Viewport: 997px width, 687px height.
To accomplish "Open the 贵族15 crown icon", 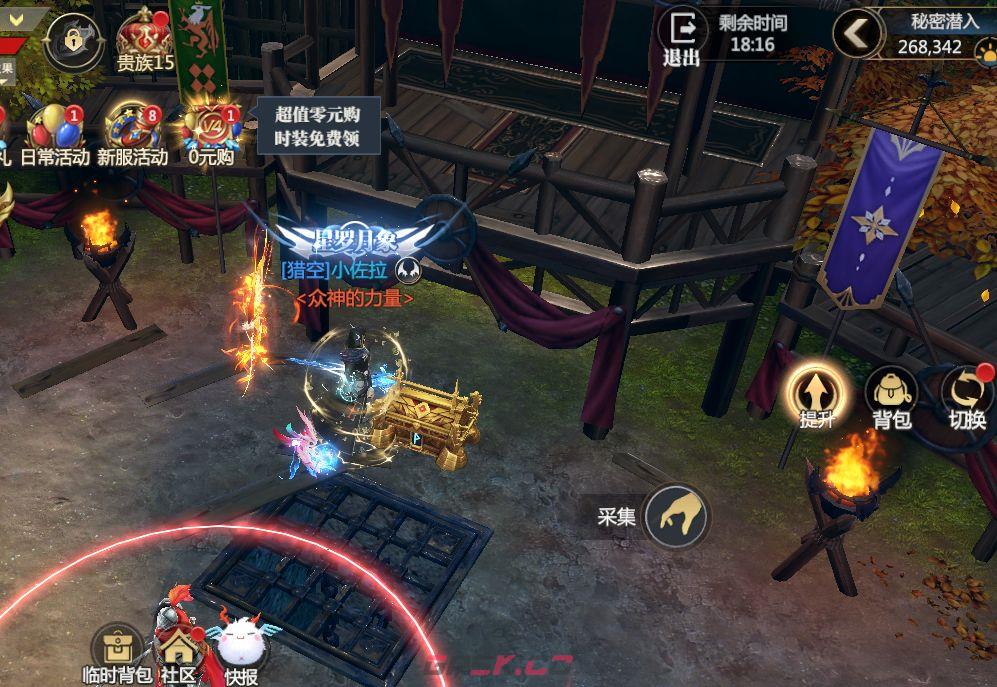I will pyautogui.click(x=146, y=37).
